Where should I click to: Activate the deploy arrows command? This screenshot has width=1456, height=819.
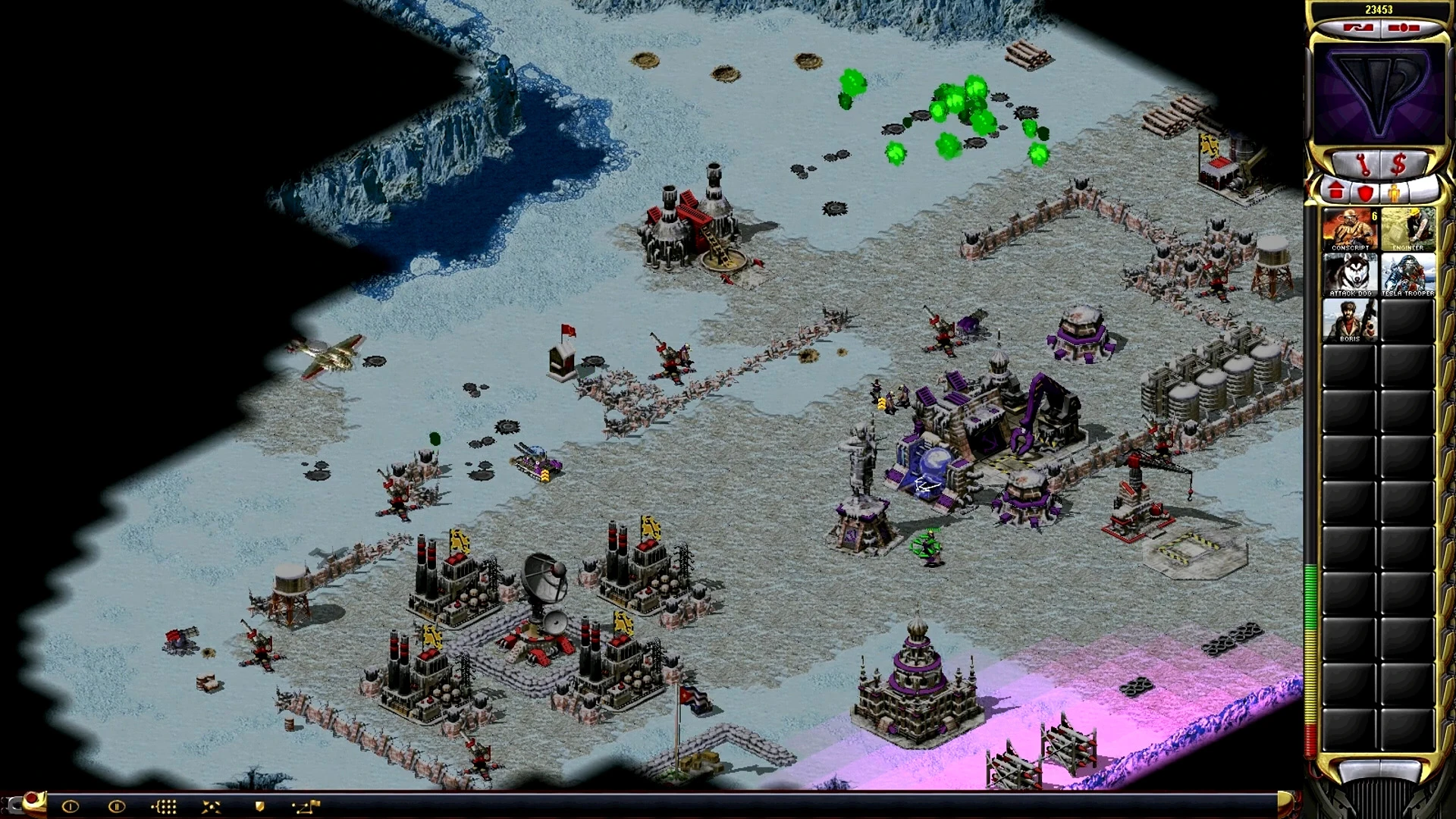pos(212,806)
